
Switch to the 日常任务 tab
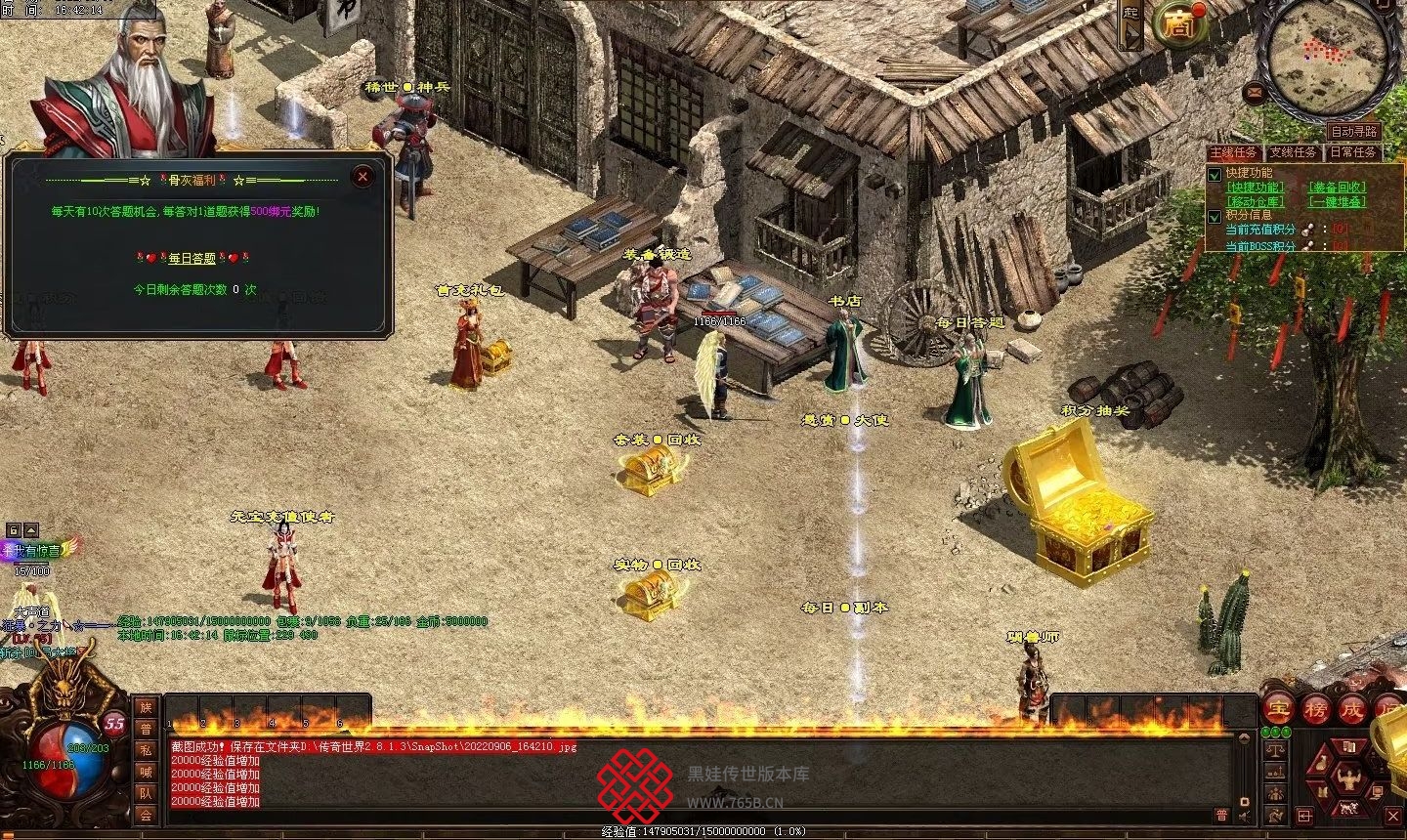pos(1352,152)
